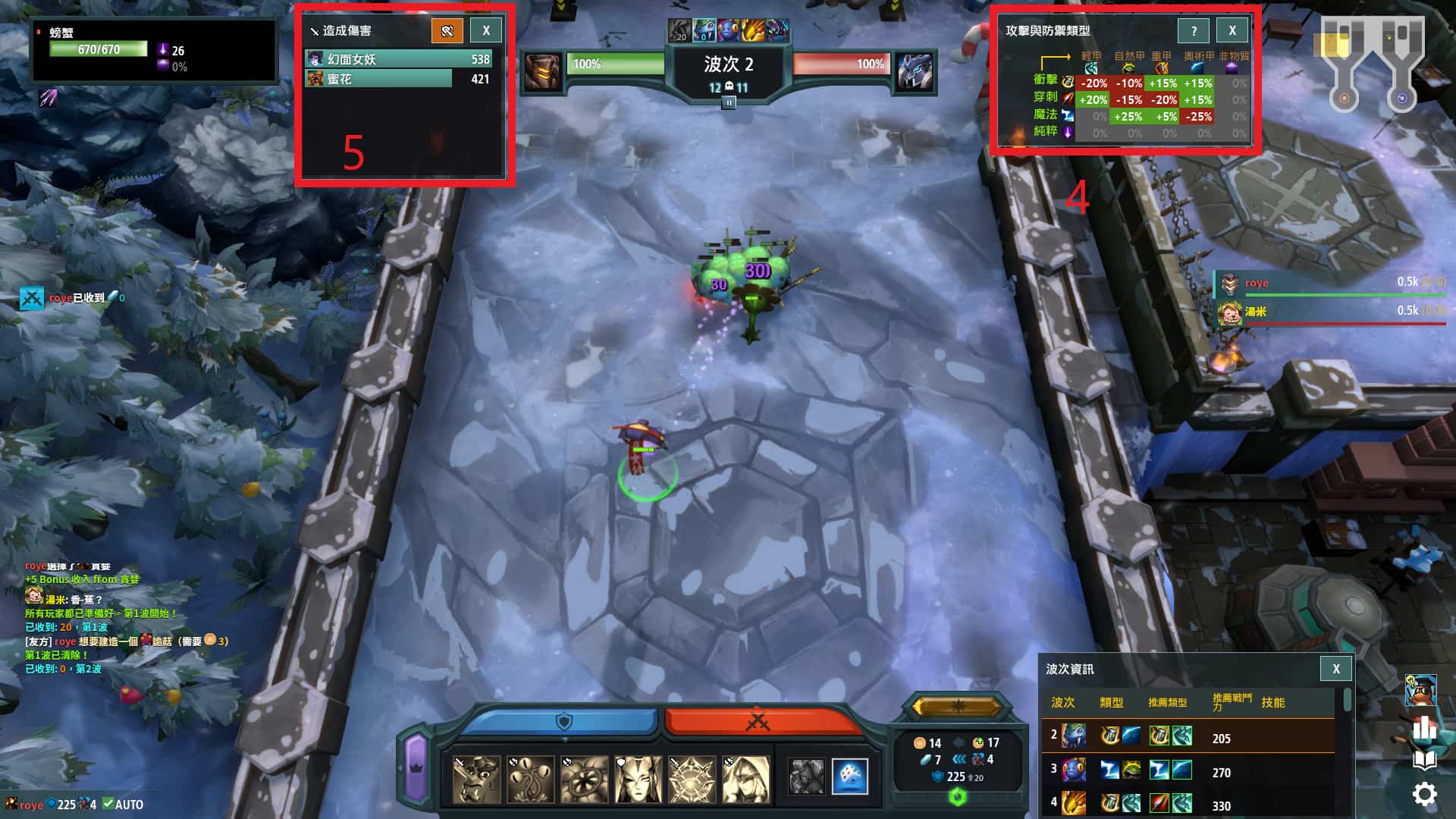Click the purple crown king upgrade button

coord(416,767)
